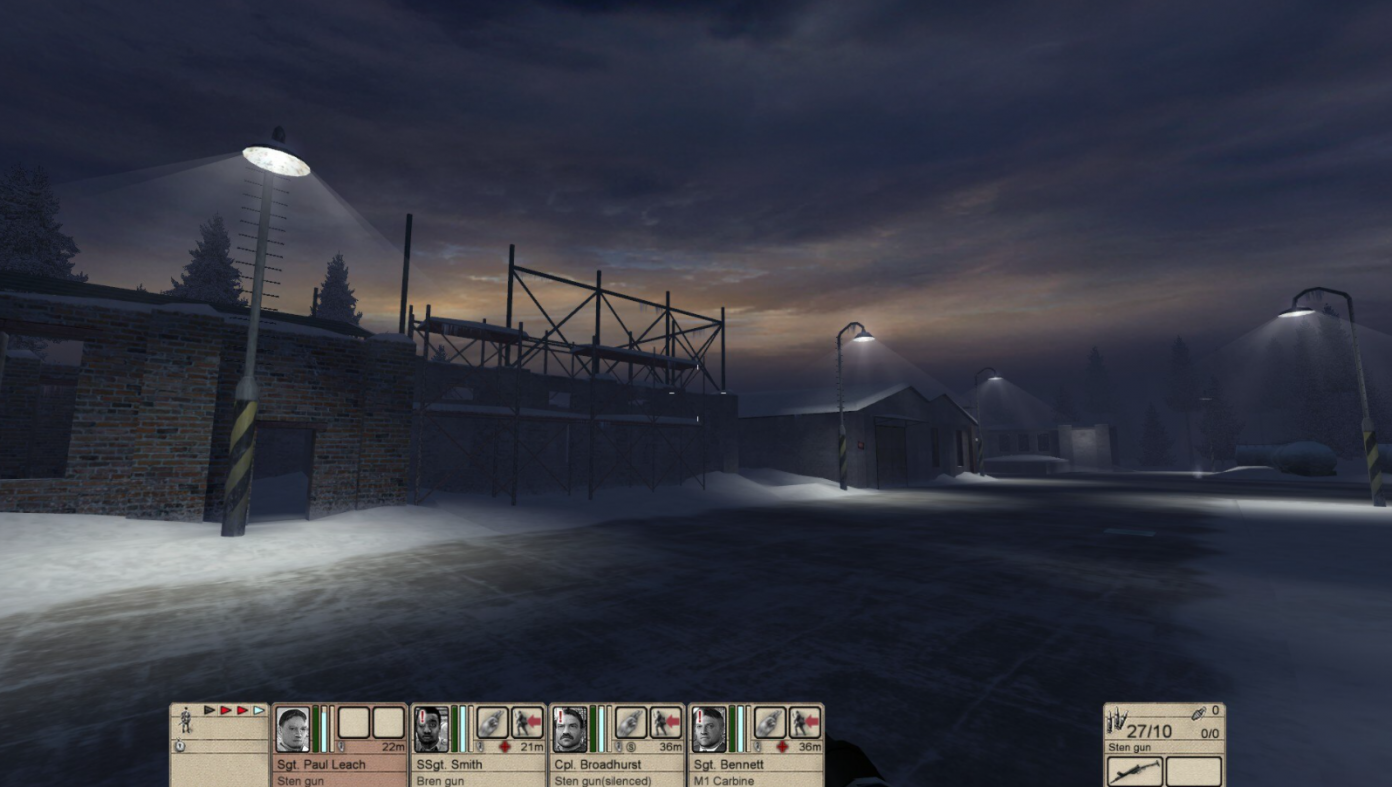Pick Cpl. Broadhurst's portrait

(569, 729)
